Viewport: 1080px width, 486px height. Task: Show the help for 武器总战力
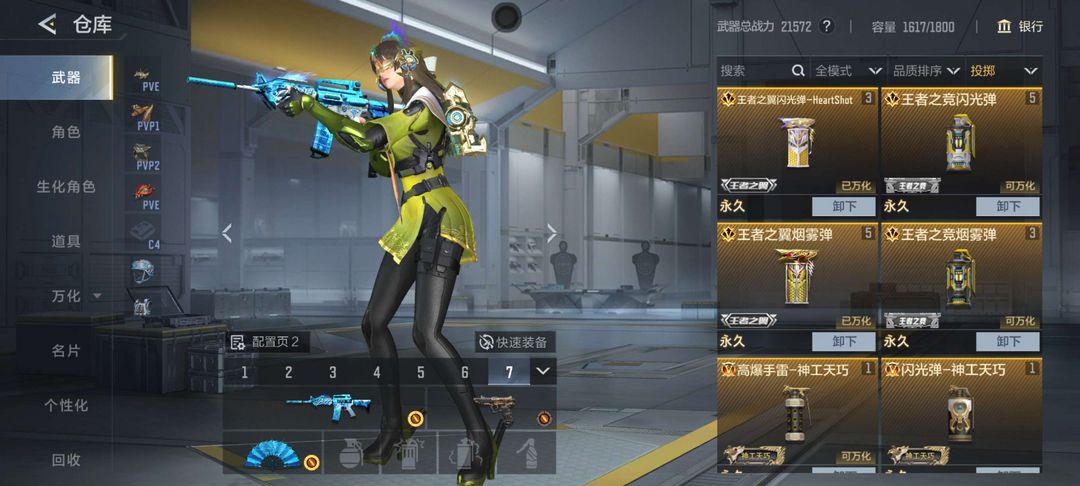[826, 26]
